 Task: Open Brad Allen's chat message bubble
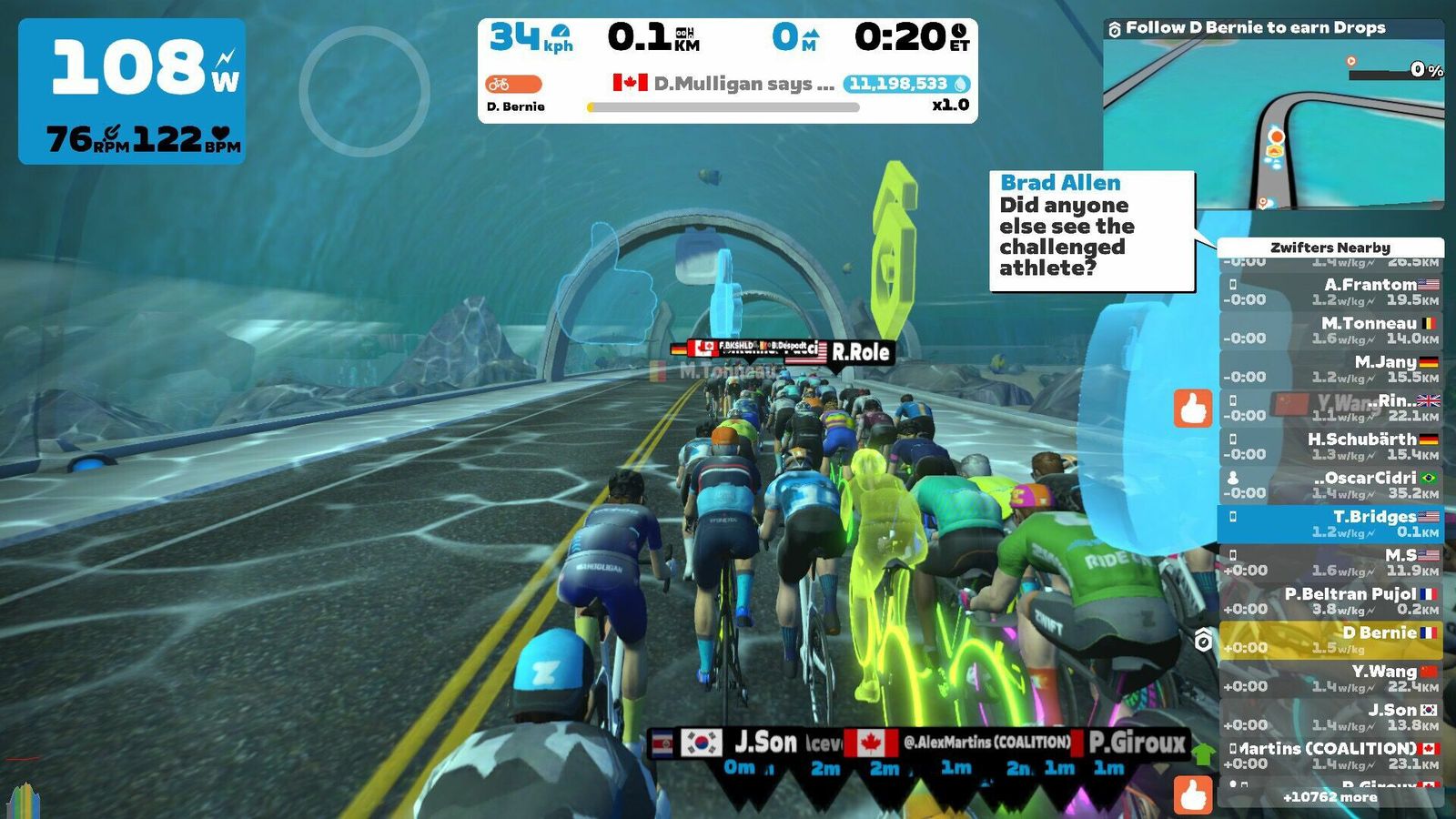pos(1091,231)
